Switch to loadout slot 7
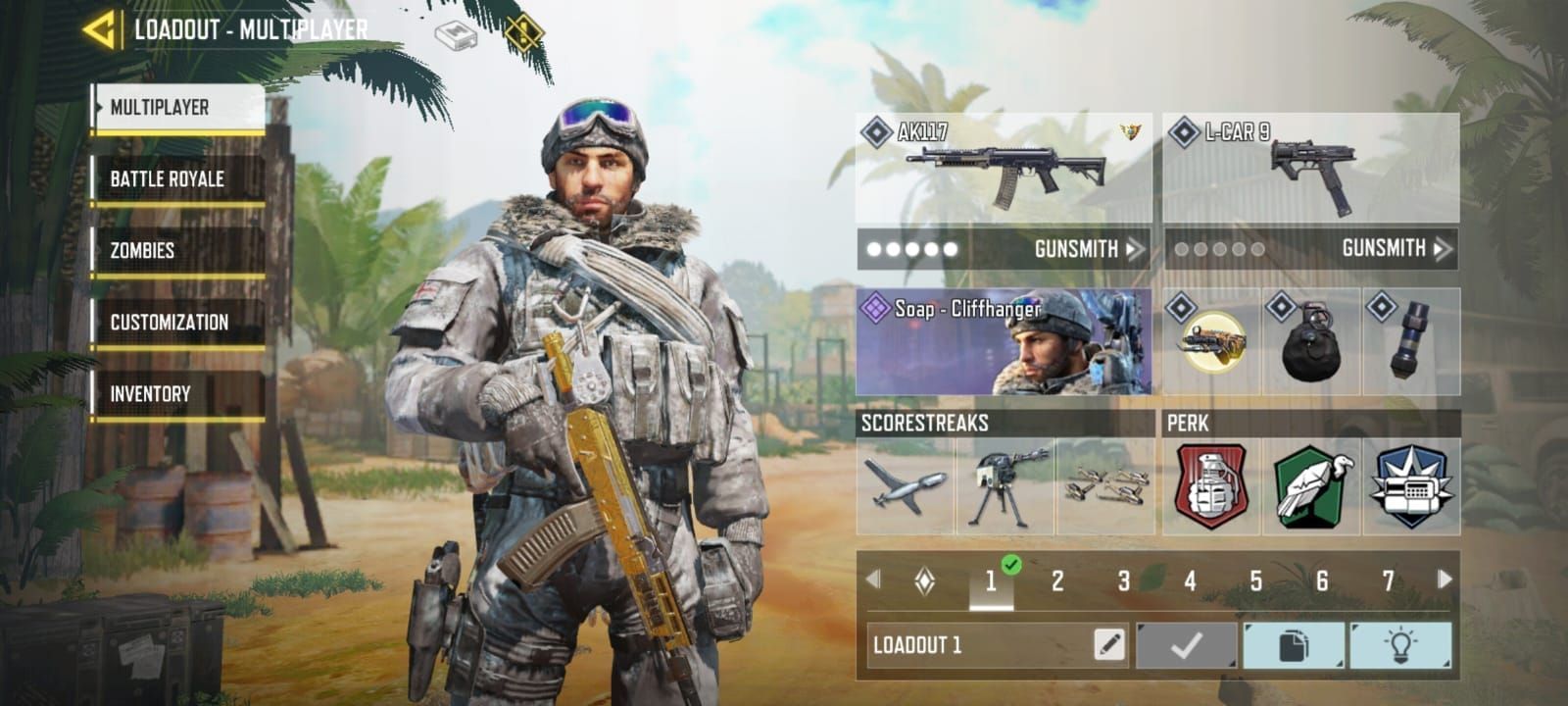The height and width of the screenshot is (706, 1568). [x=1392, y=581]
